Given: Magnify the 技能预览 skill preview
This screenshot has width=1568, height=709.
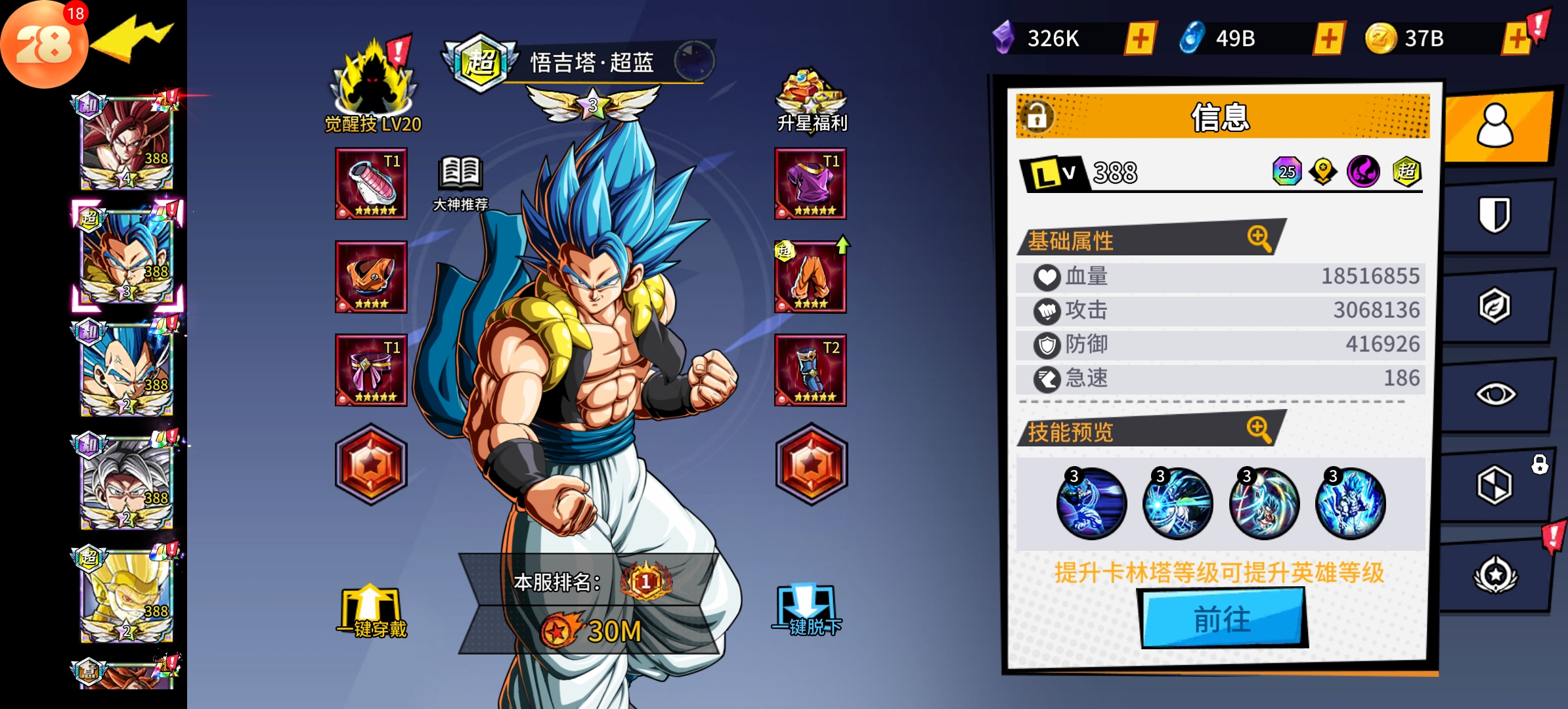Looking at the screenshot, I should [x=1259, y=429].
